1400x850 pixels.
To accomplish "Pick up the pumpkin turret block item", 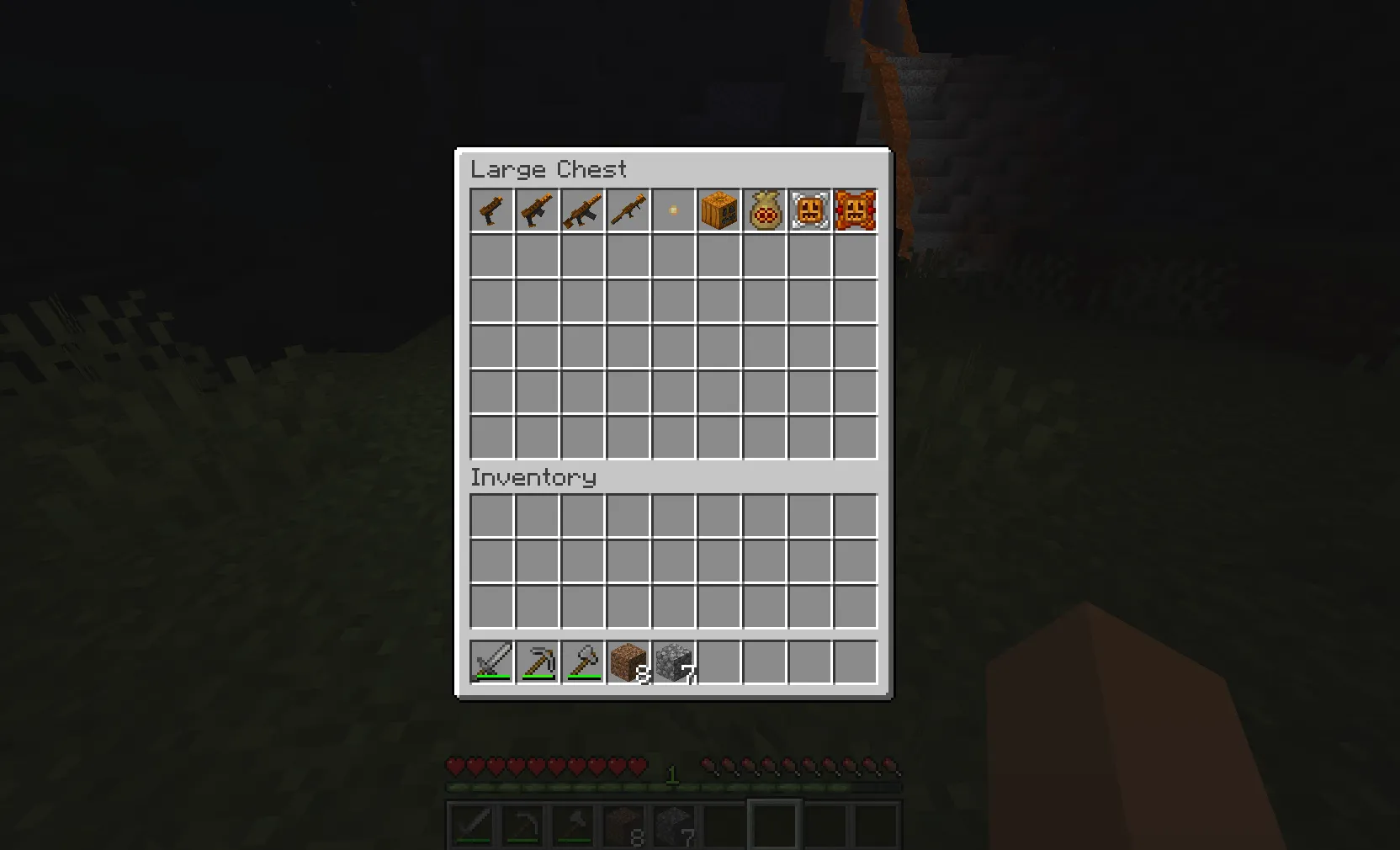I will click(x=719, y=210).
